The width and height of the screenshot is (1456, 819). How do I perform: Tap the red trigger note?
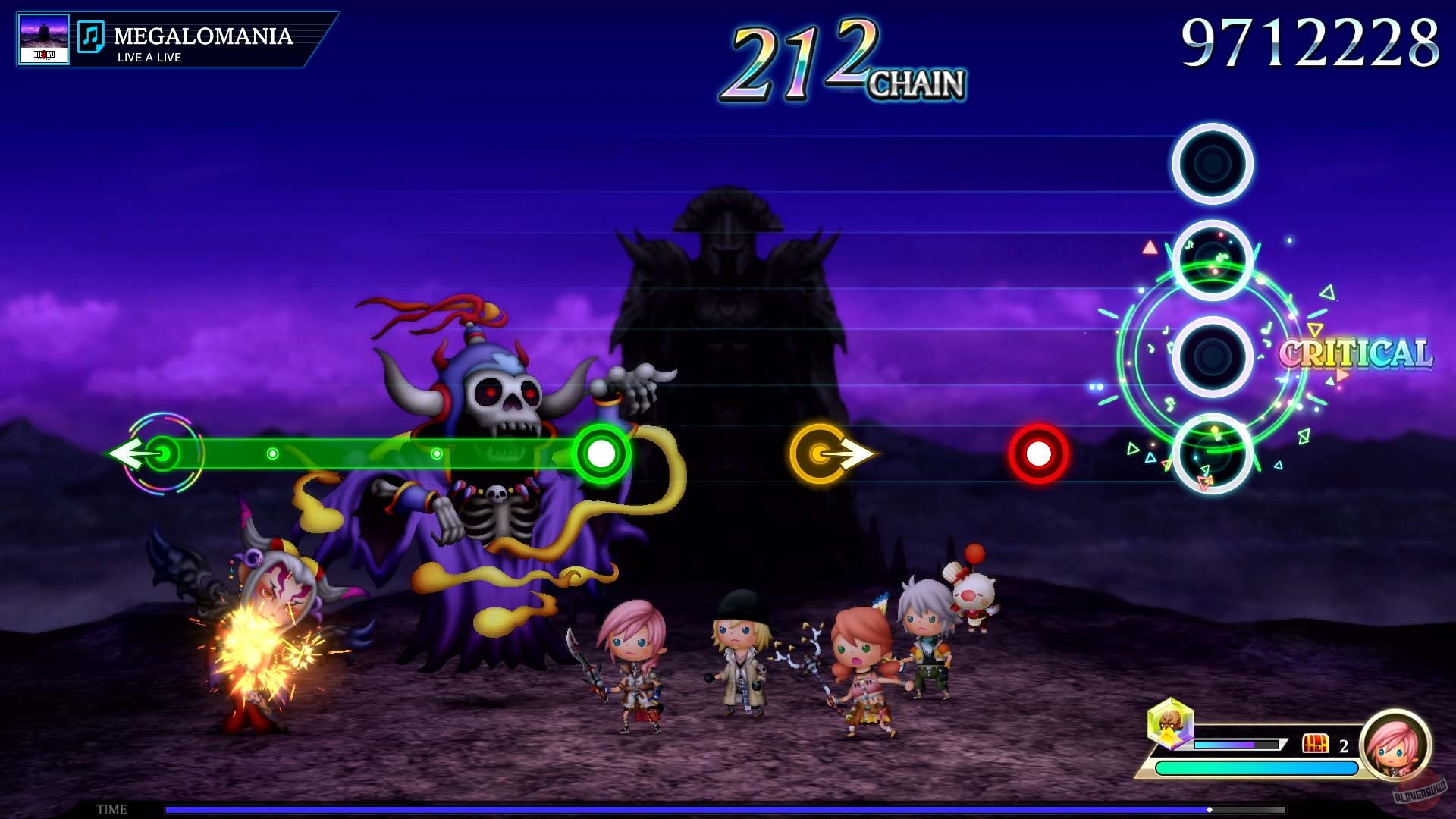pyautogui.click(x=1037, y=452)
